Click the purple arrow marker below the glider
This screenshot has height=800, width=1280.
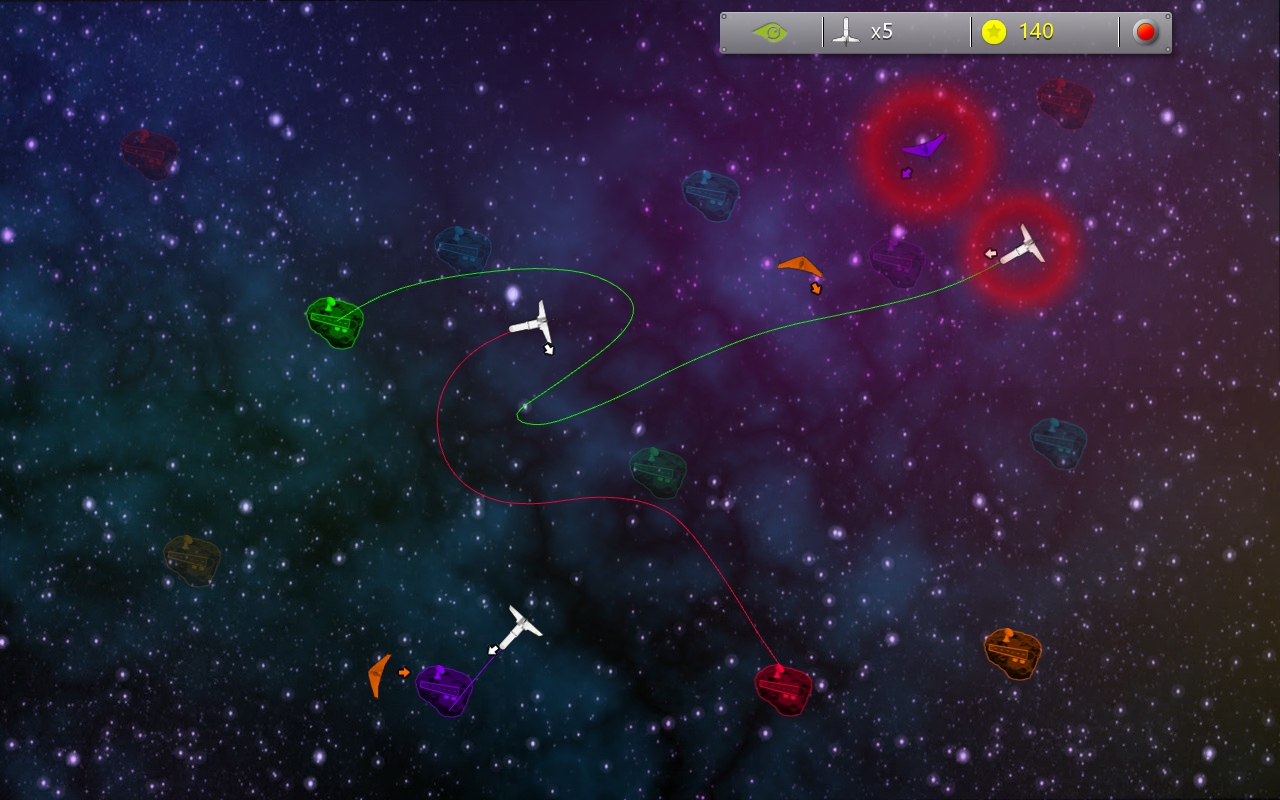(905, 173)
